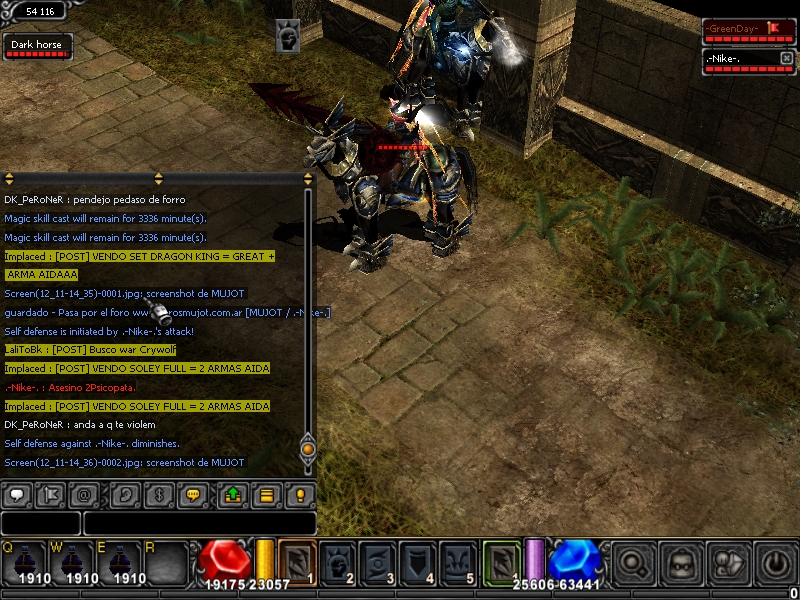Activate the fist skill in slot 2
Viewport: 800px width, 600px height.
(x=339, y=561)
